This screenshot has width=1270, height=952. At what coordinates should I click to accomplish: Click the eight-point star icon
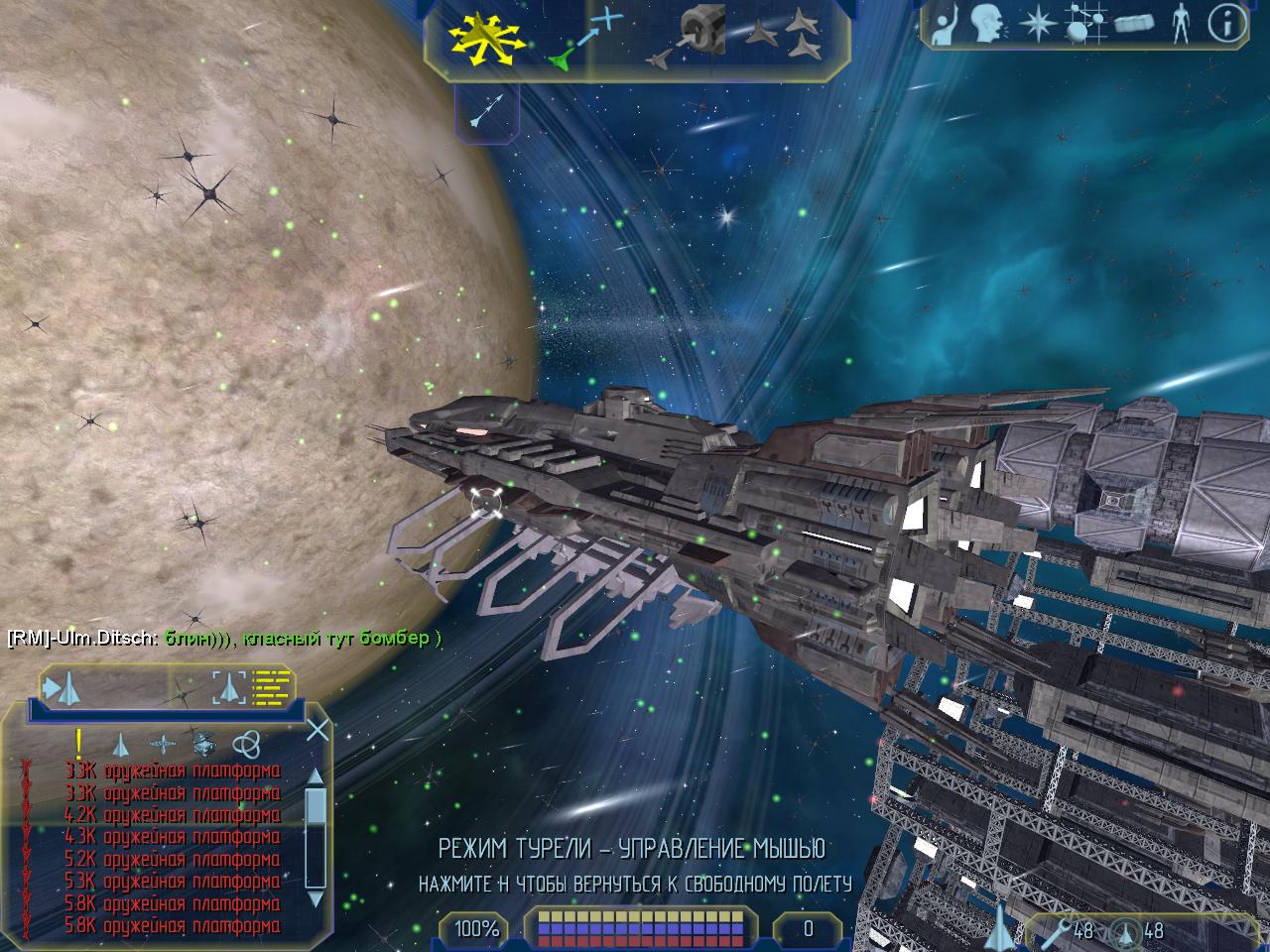pyautogui.click(x=1037, y=24)
